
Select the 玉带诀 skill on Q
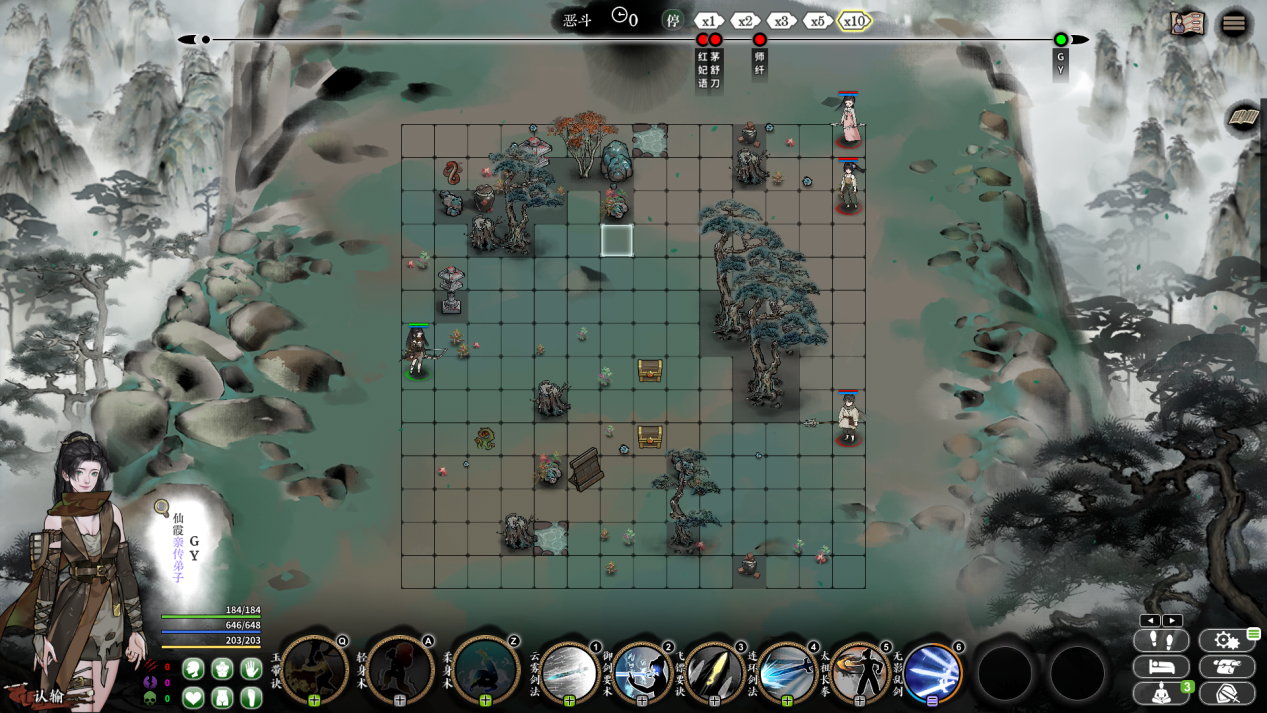tap(315, 668)
